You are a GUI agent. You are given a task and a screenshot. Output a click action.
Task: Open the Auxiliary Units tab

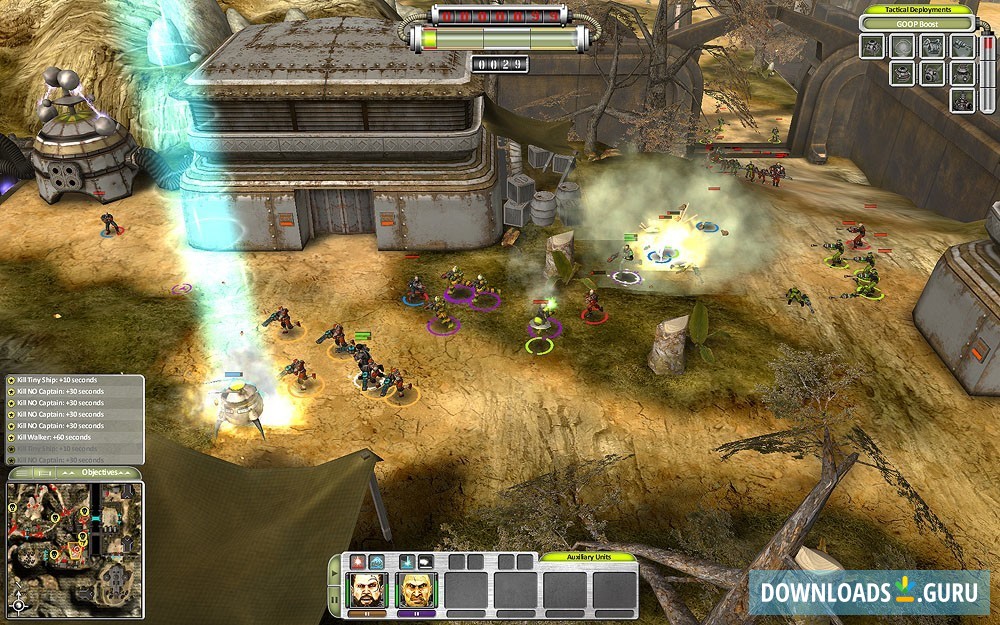(x=587, y=556)
